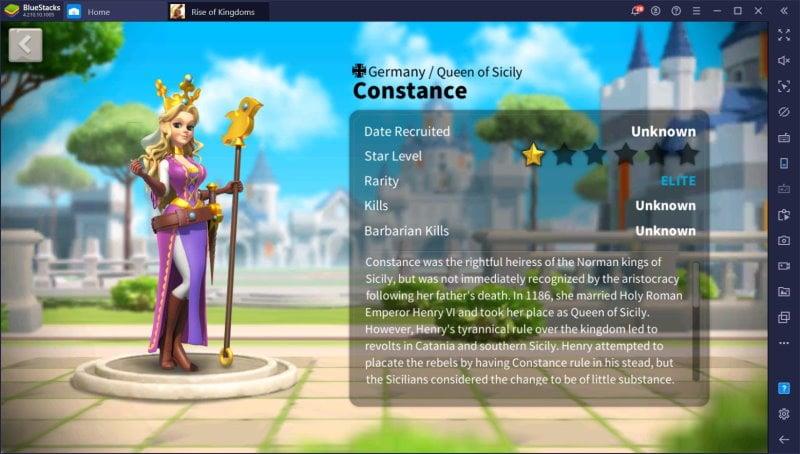Close the BlueStacks window

[x=761, y=11]
